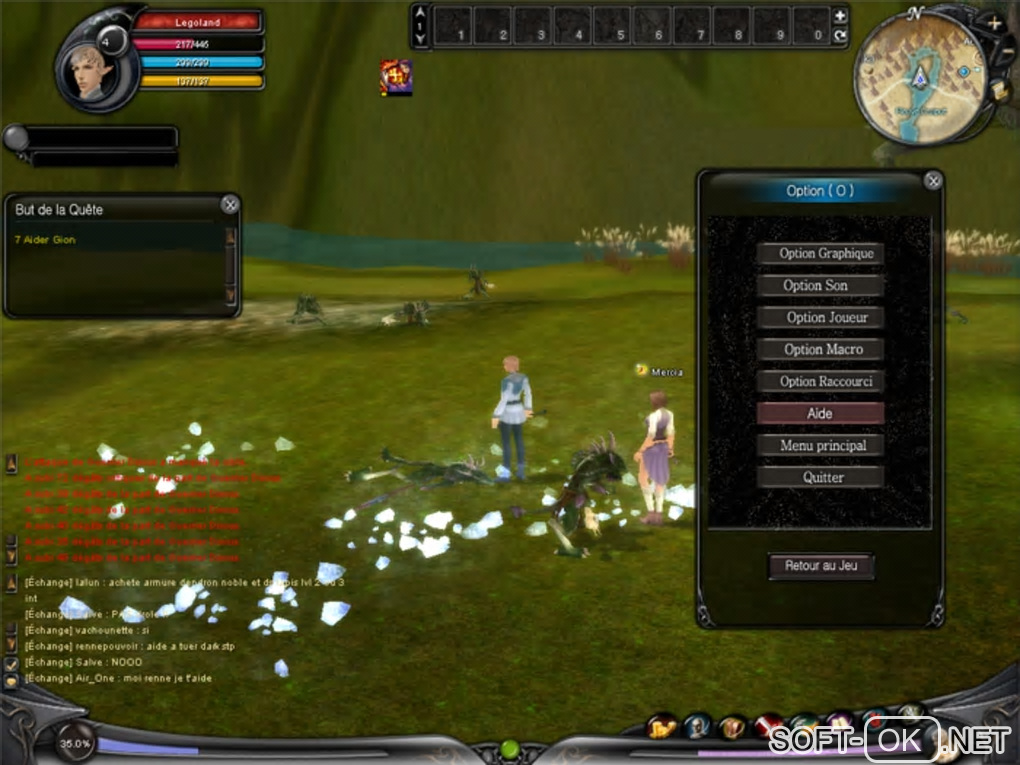Select the Option Son entry

(820, 286)
